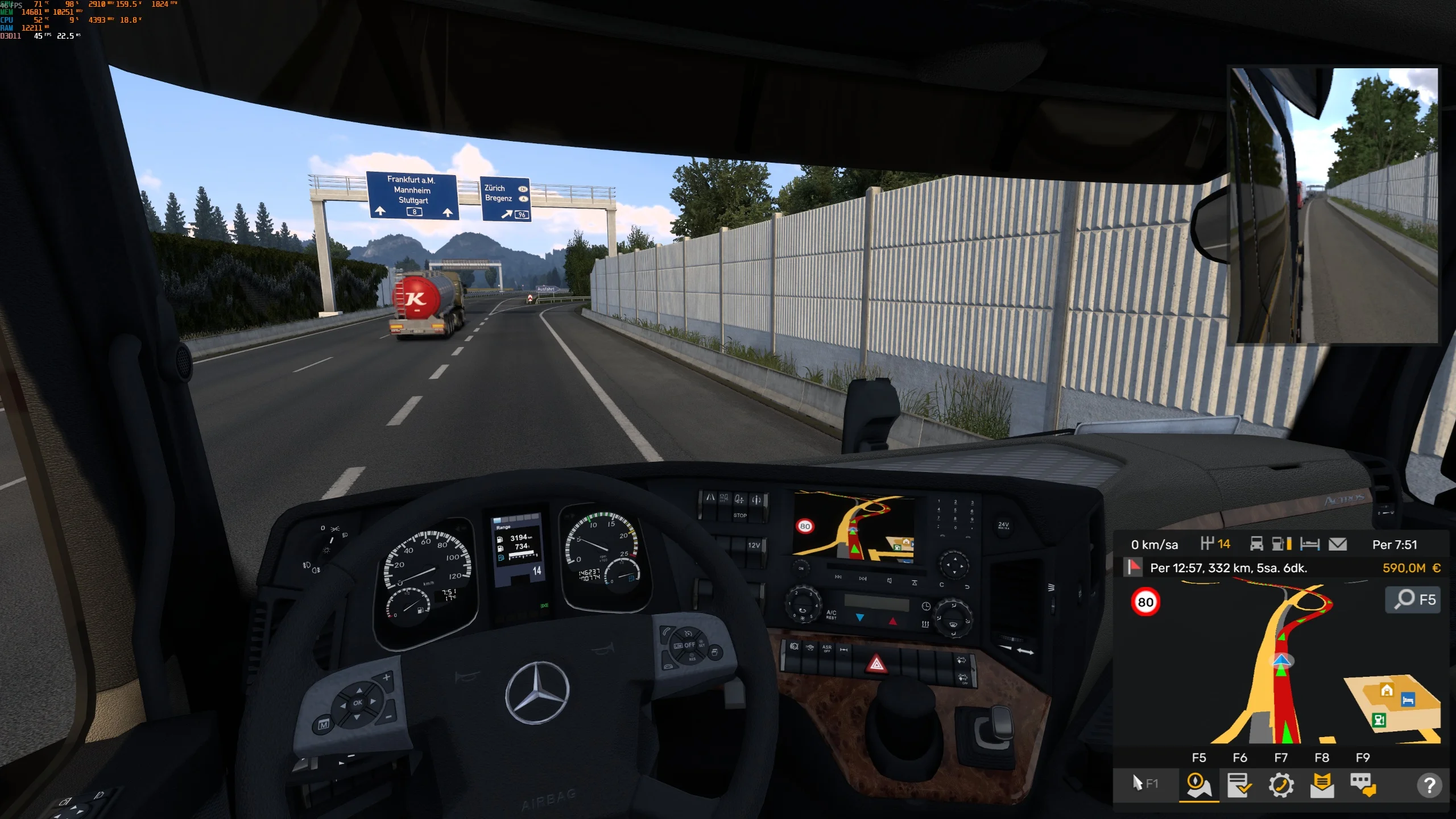Click the envelope mail status icon
This screenshot has width=1456, height=819.
1337,544
